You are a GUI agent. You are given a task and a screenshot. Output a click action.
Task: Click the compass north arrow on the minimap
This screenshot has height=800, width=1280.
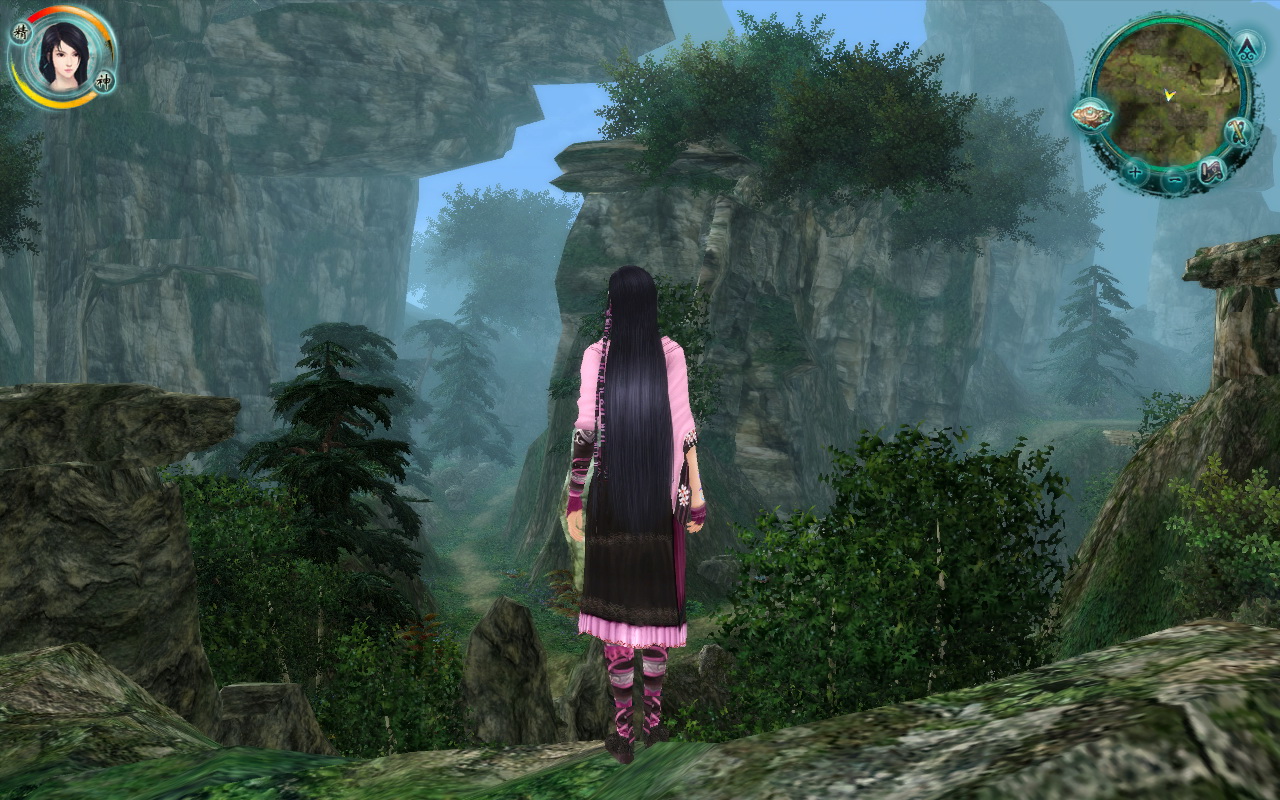click(x=1246, y=48)
